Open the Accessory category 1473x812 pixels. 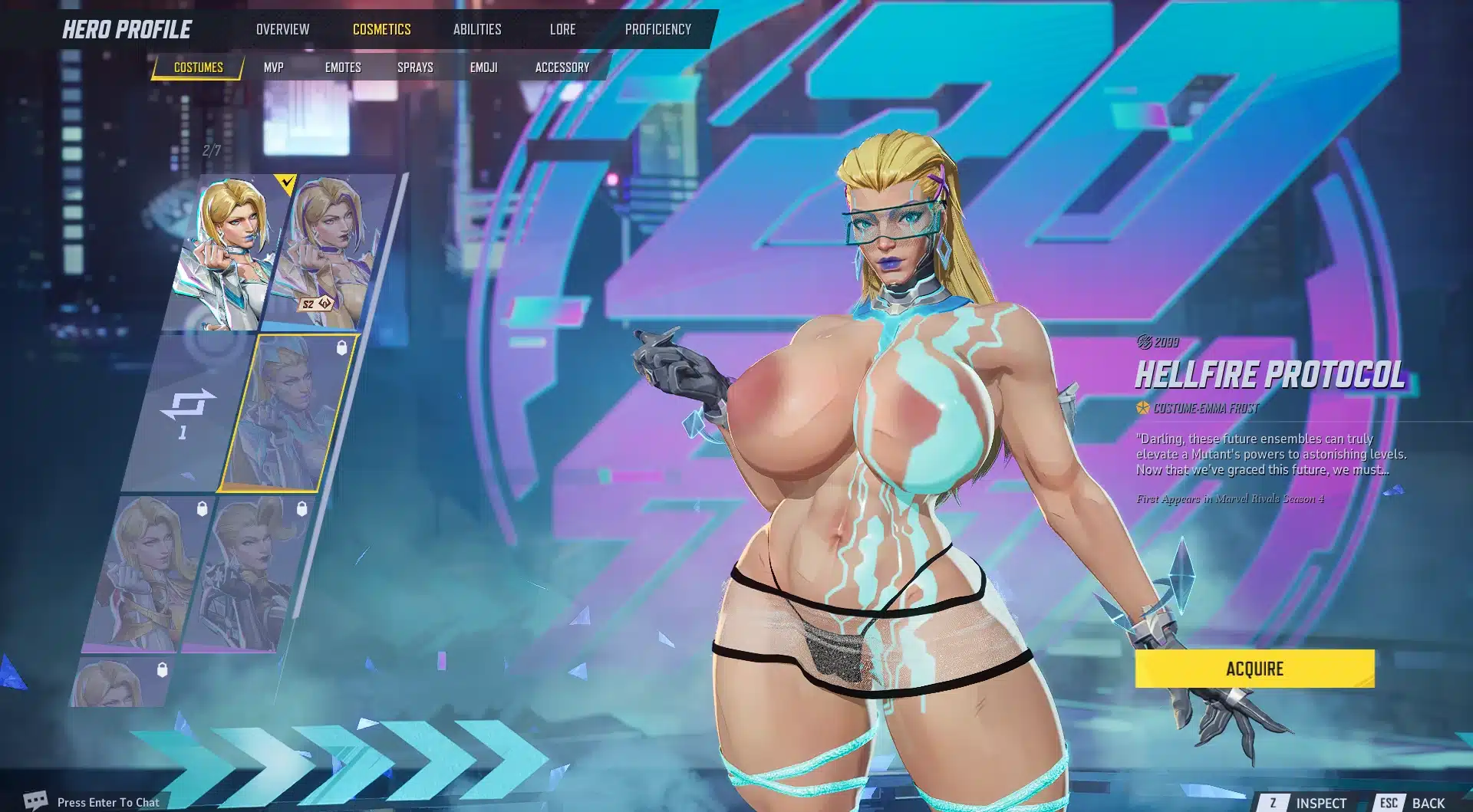click(x=562, y=67)
